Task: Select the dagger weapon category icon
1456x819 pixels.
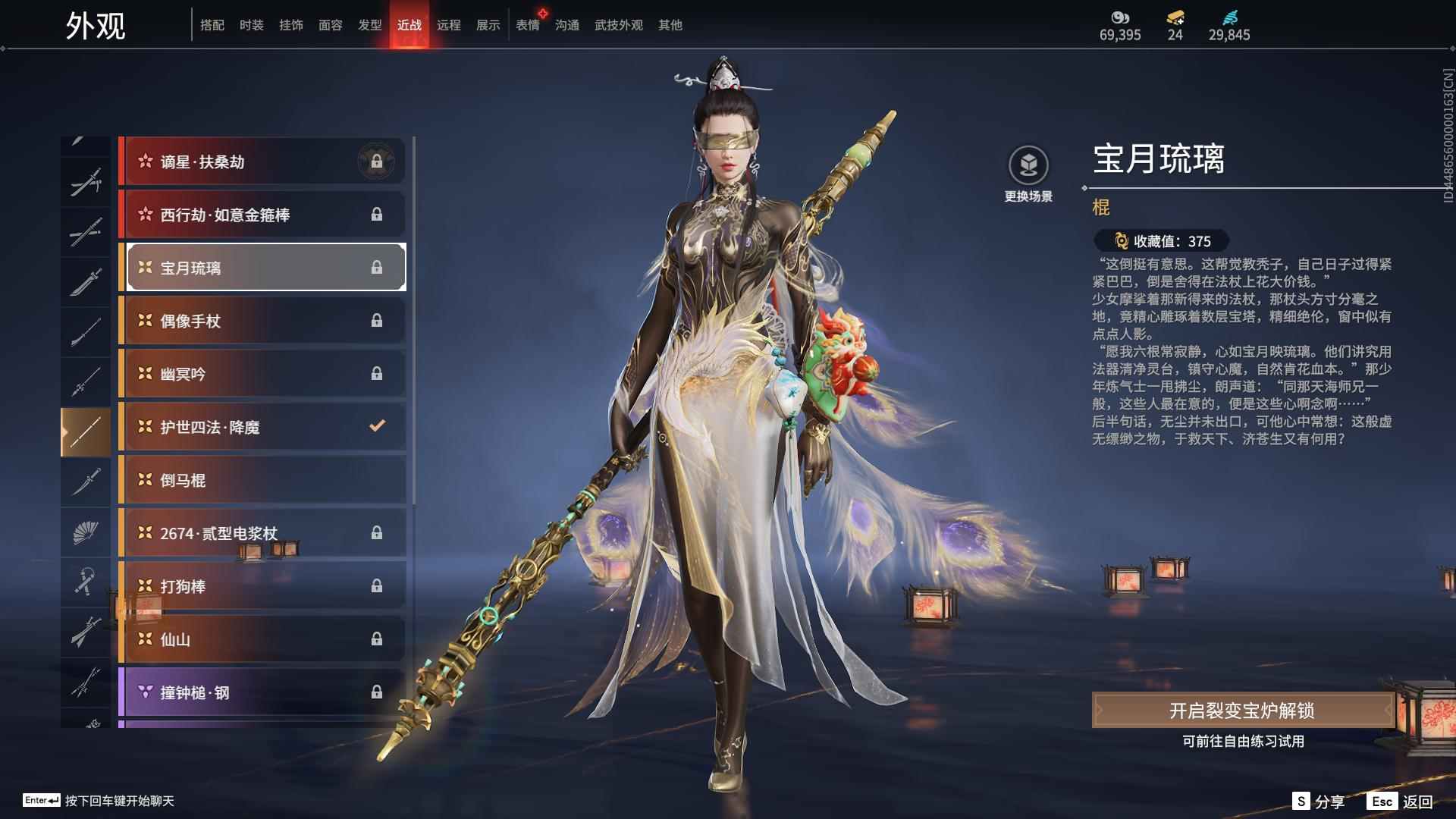Action: pos(86,482)
